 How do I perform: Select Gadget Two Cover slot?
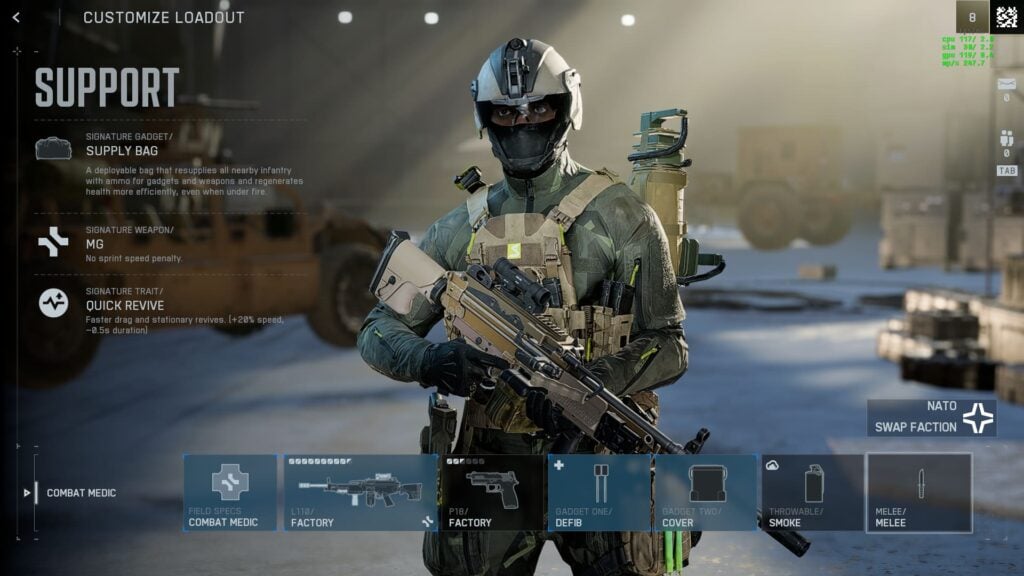click(705, 492)
